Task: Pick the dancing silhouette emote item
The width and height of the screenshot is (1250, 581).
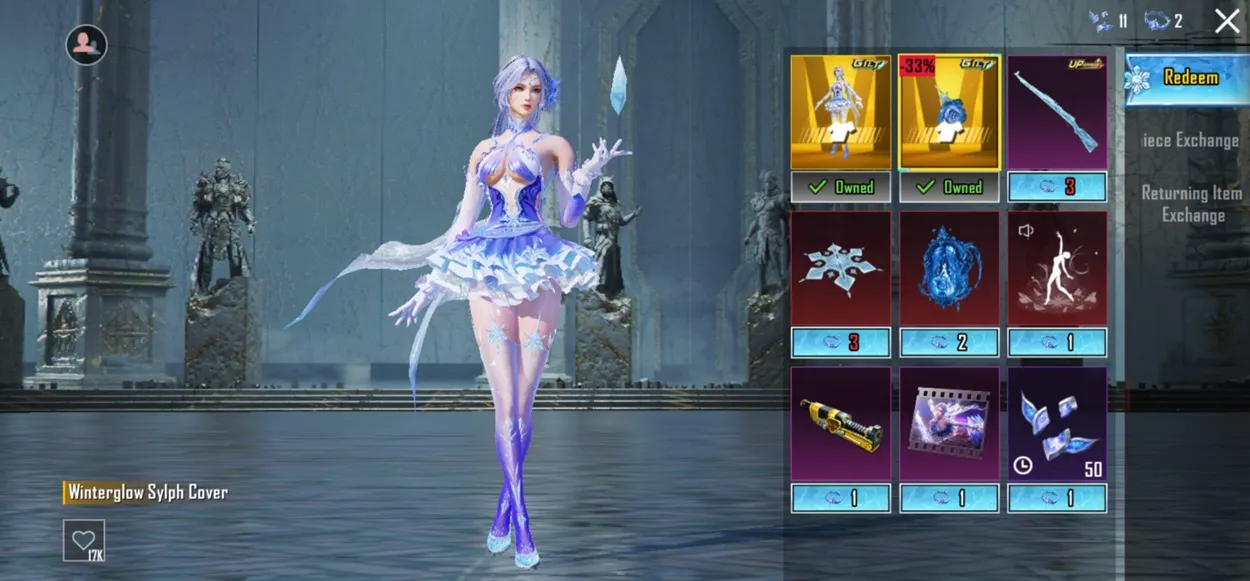Action: coord(1057,268)
